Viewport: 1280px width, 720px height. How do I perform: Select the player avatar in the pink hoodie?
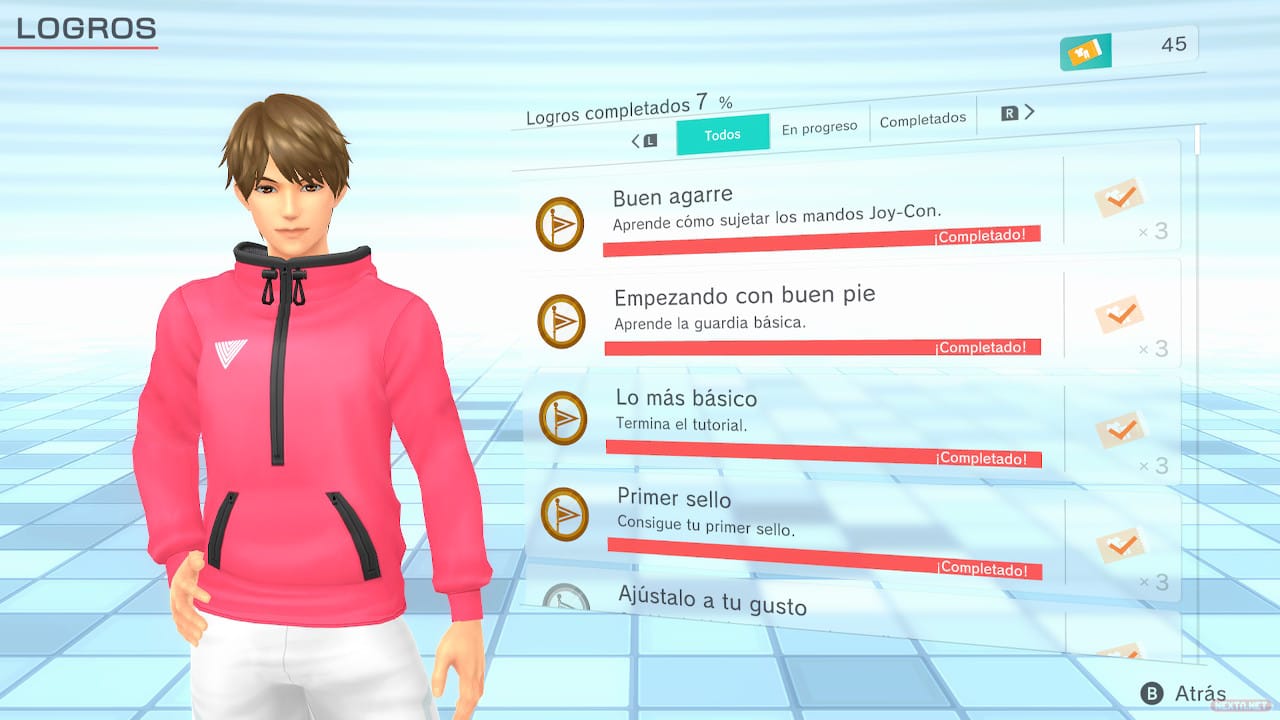290,400
